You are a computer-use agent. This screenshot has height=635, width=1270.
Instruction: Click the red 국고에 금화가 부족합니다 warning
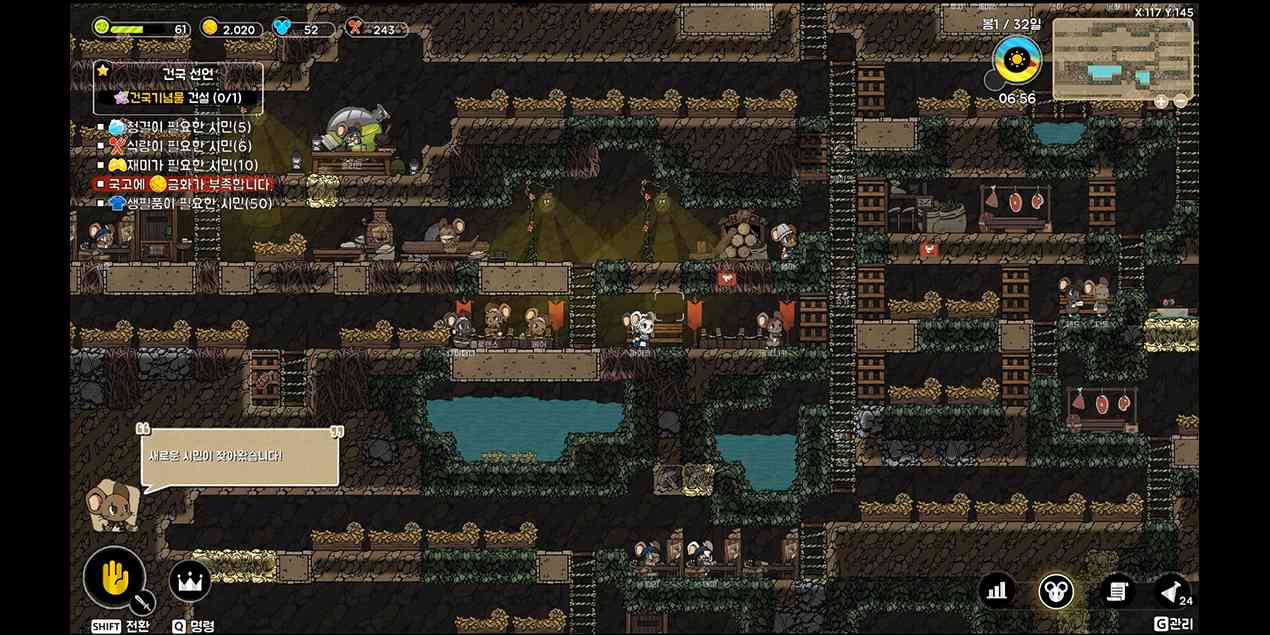182,184
